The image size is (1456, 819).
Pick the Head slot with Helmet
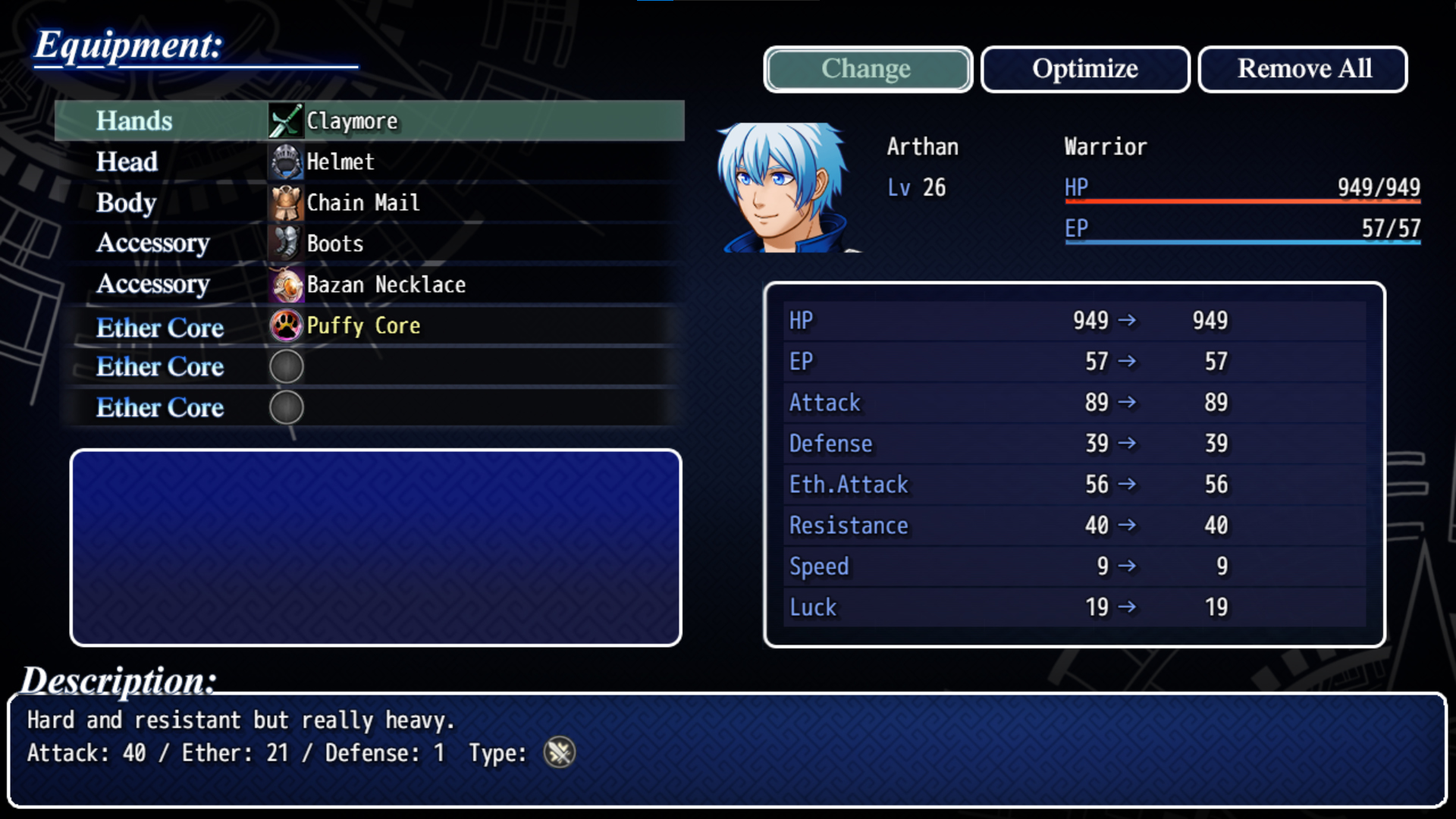370,162
